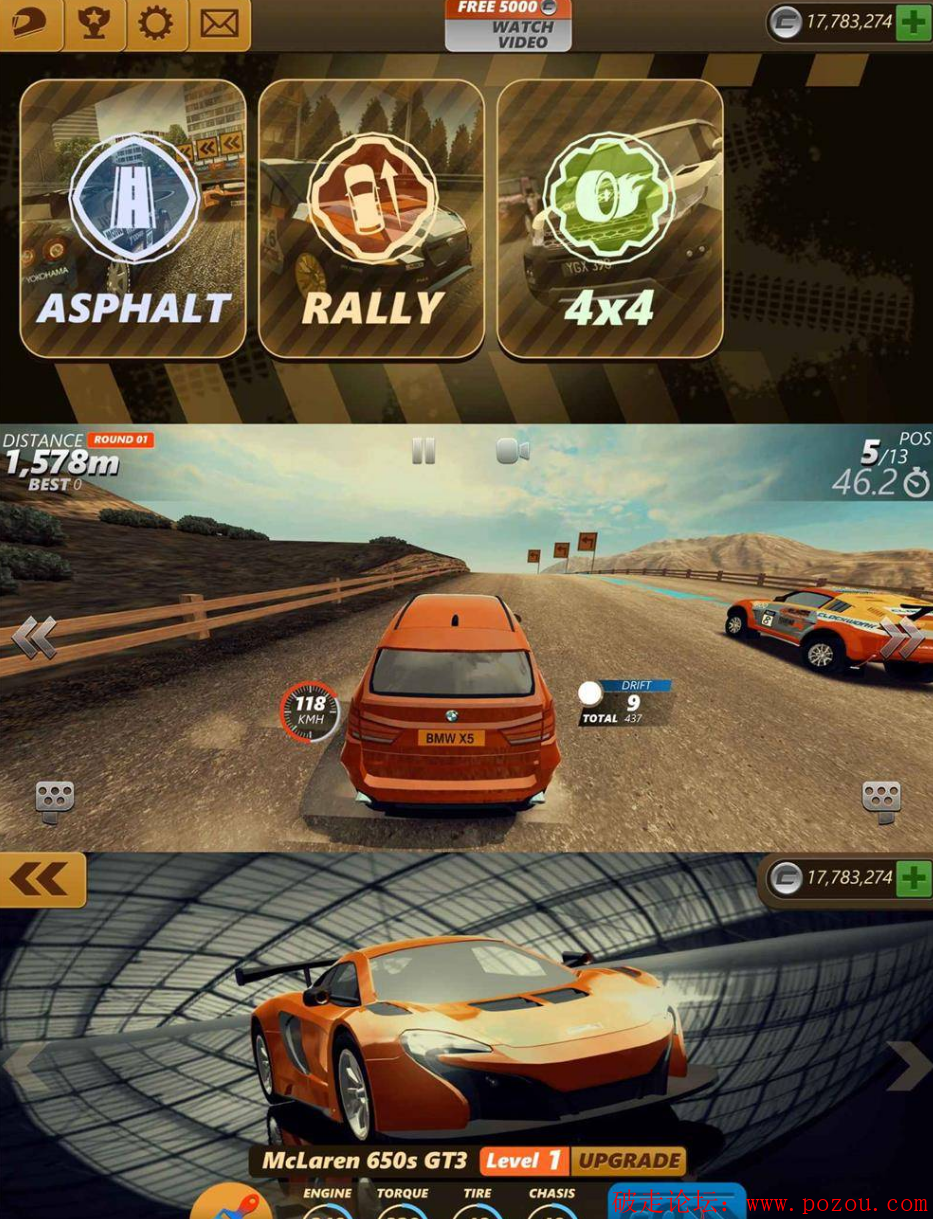Image resolution: width=933 pixels, height=1219 pixels.
Task: Switch the race camera view
Action: tap(512, 452)
